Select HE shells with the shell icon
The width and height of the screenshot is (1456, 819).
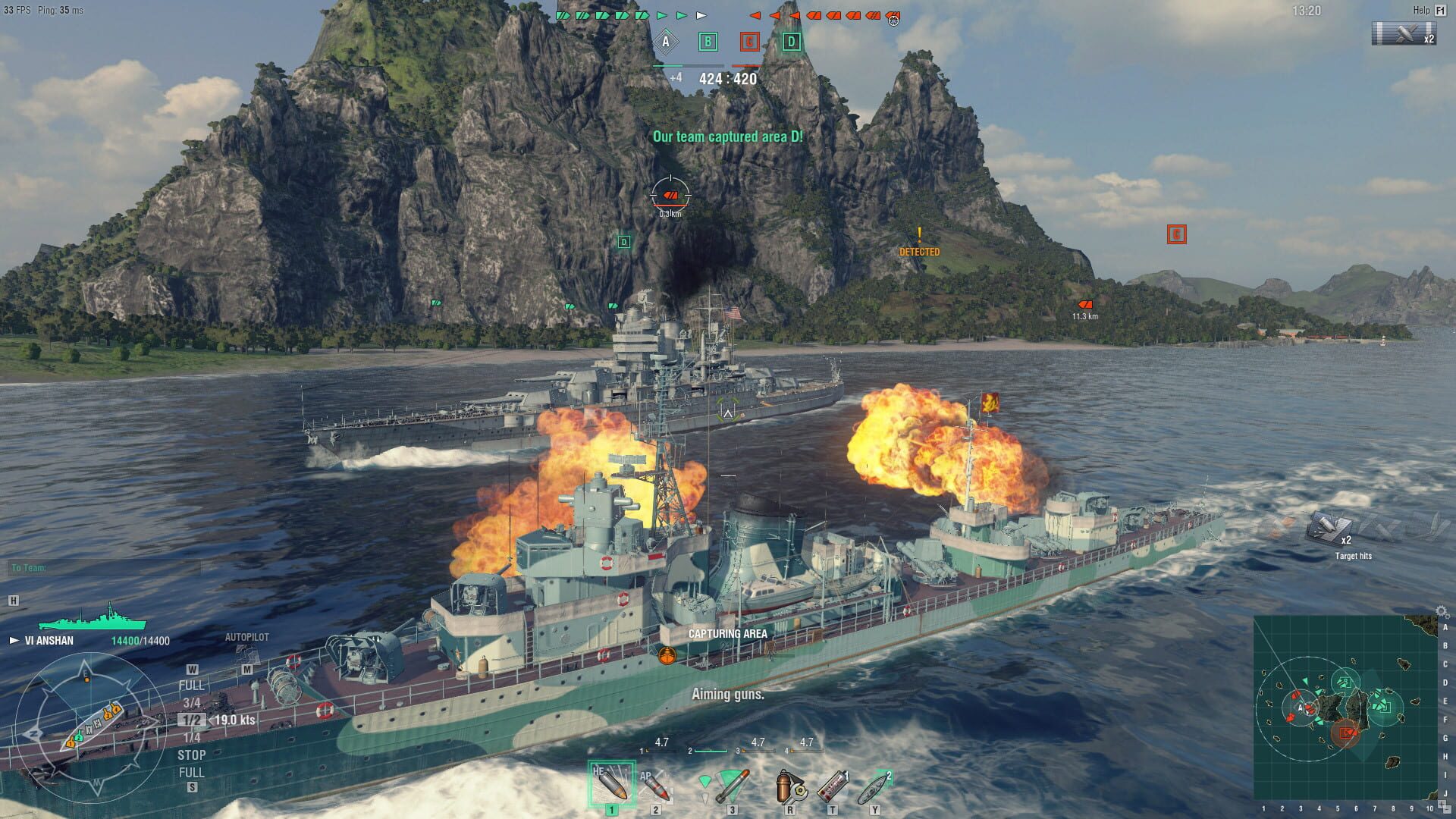[612, 783]
